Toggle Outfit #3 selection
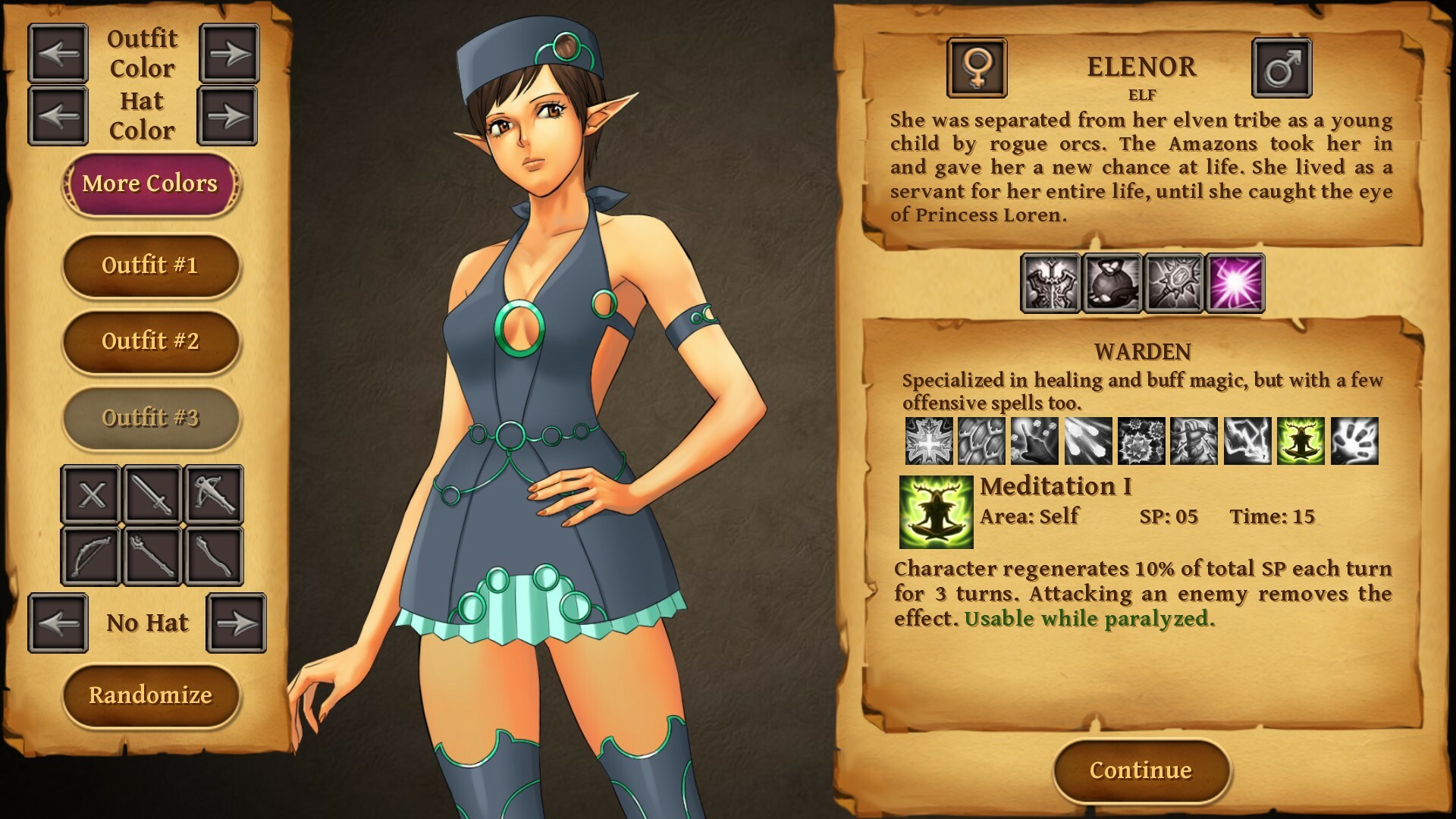Screen dimensions: 1456x819 pos(151,418)
